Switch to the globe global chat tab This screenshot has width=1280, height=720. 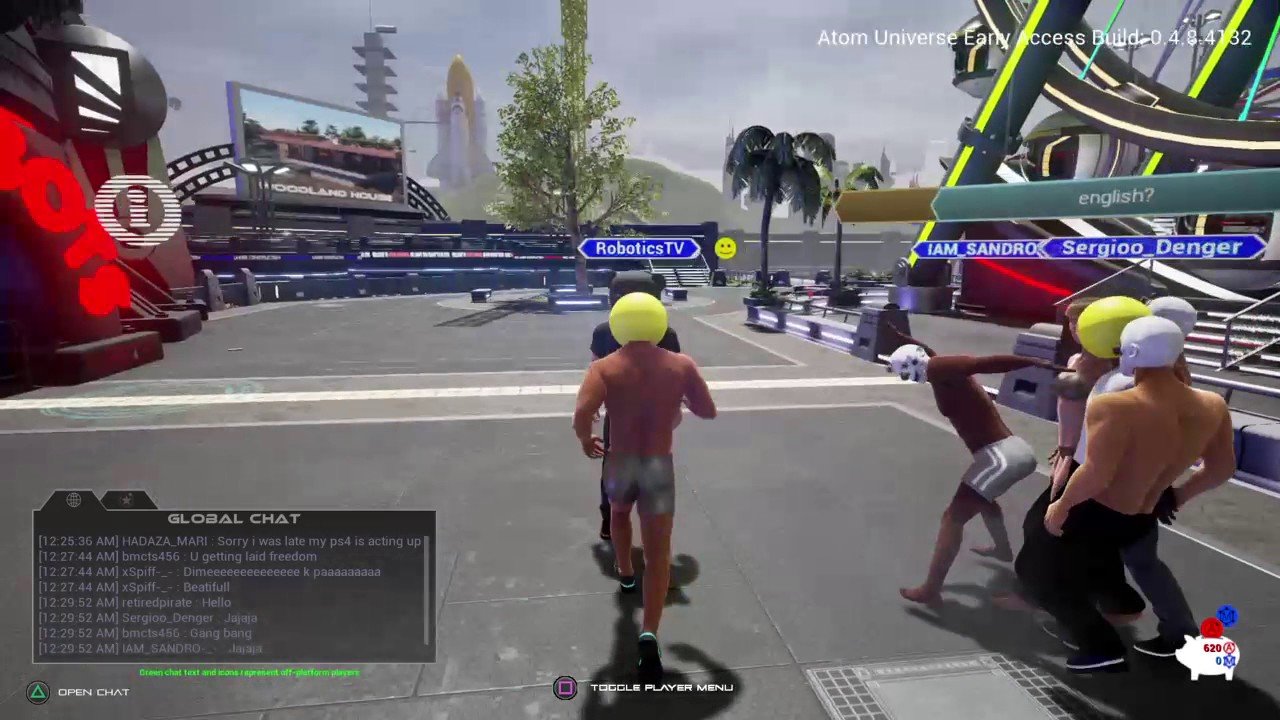(x=73, y=500)
